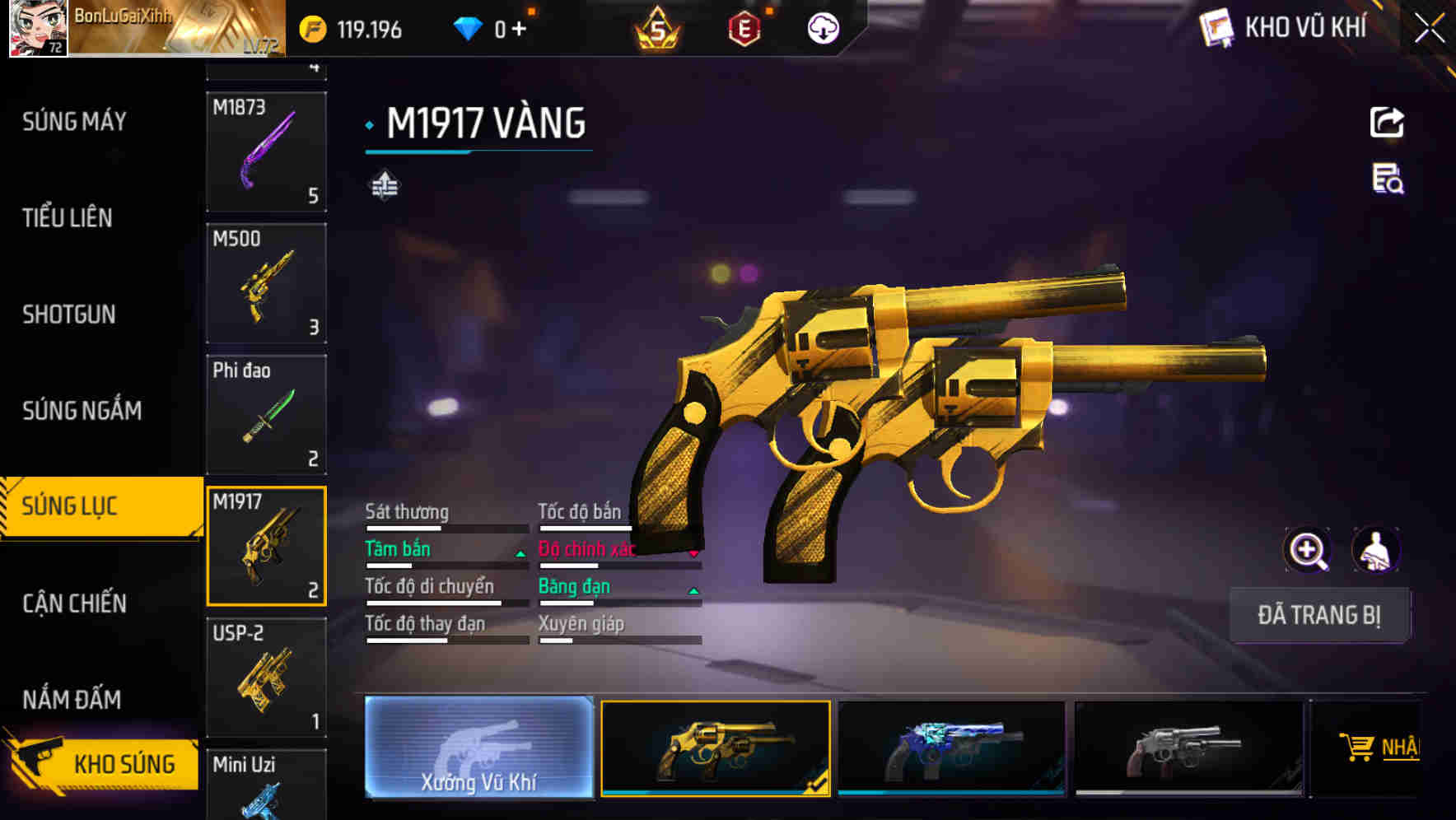Pick the M500 weapon tile
1456x820 pixels.
pos(266,283)
